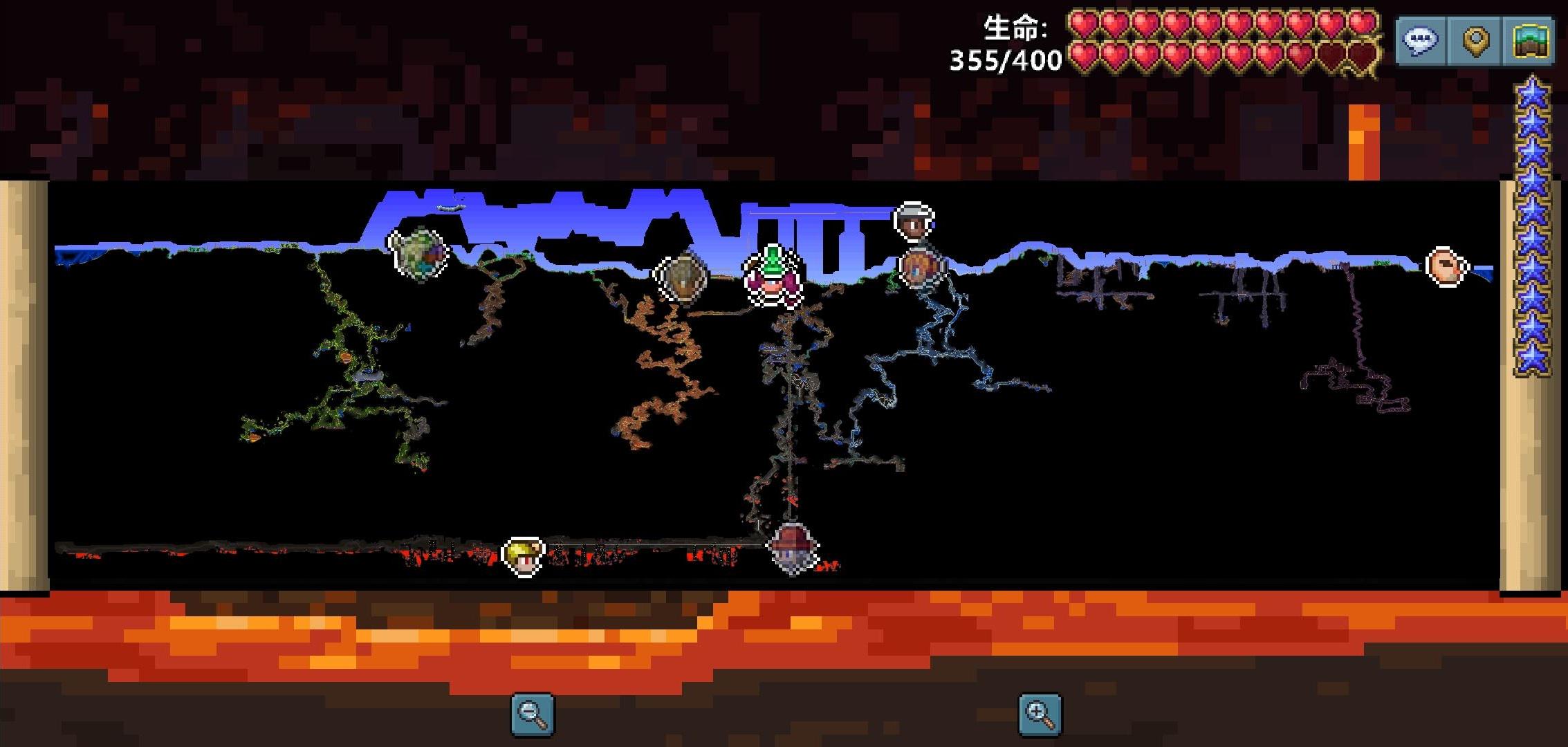Screen dimensions: 1568x747
Task: Choose the bald head marker at map edge
Action: pos(1446,266)
